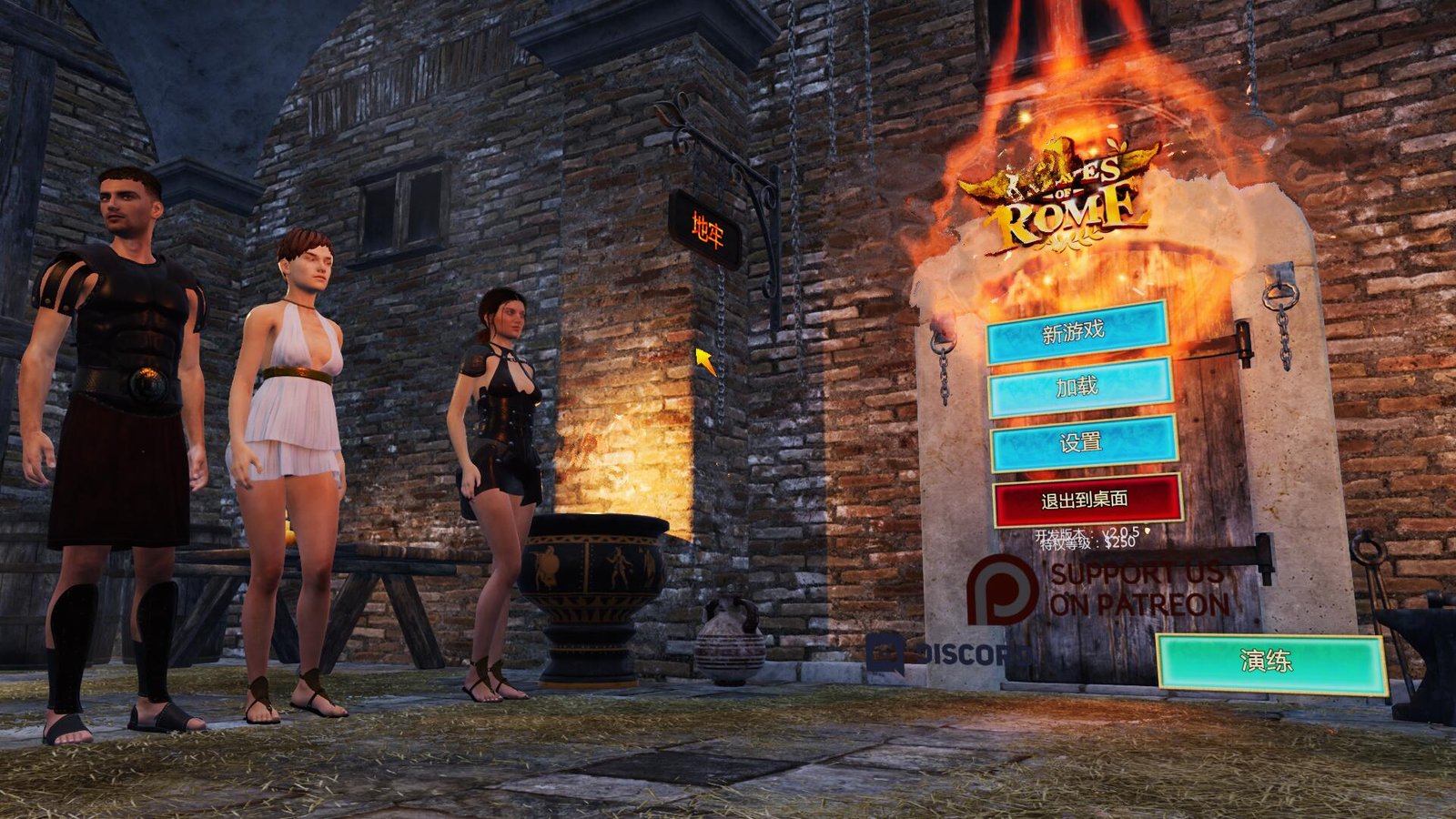The image size is (1456, 819).
Task: Click the yellow cursor arrow marker
Action: [703, 358]
